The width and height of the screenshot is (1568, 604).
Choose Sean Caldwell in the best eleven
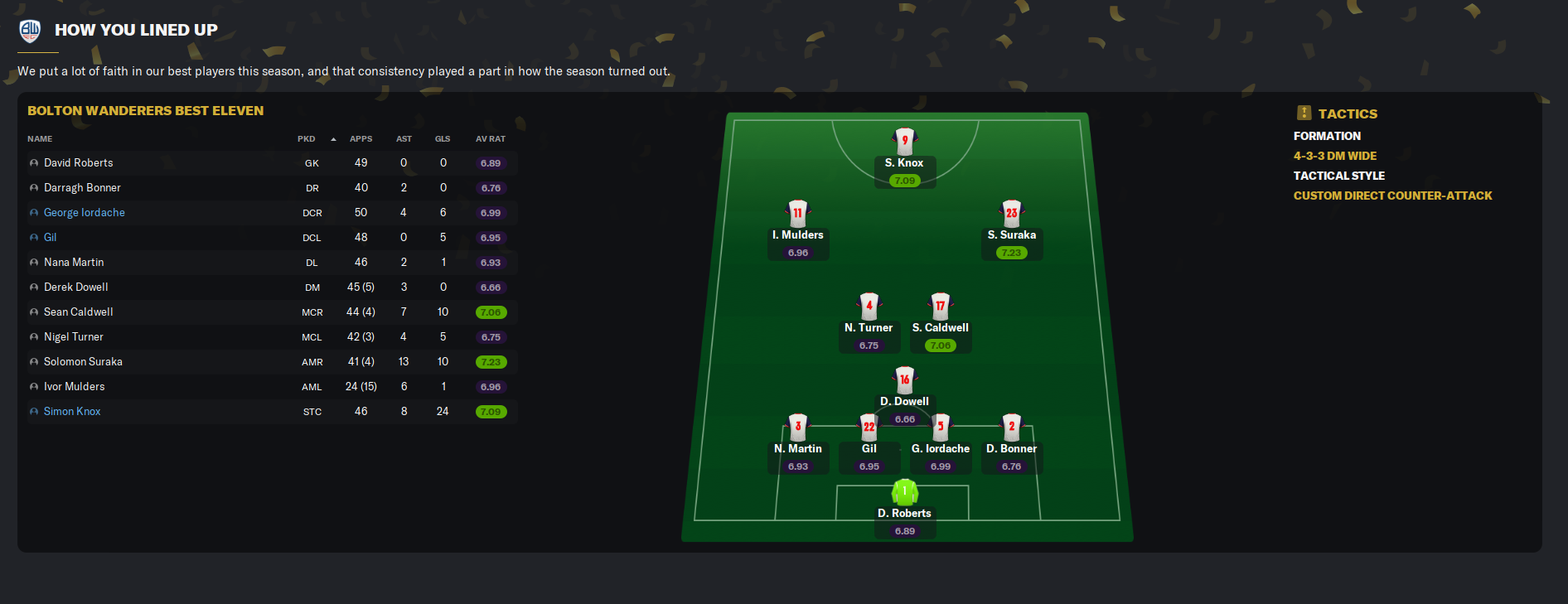point(79,312)
